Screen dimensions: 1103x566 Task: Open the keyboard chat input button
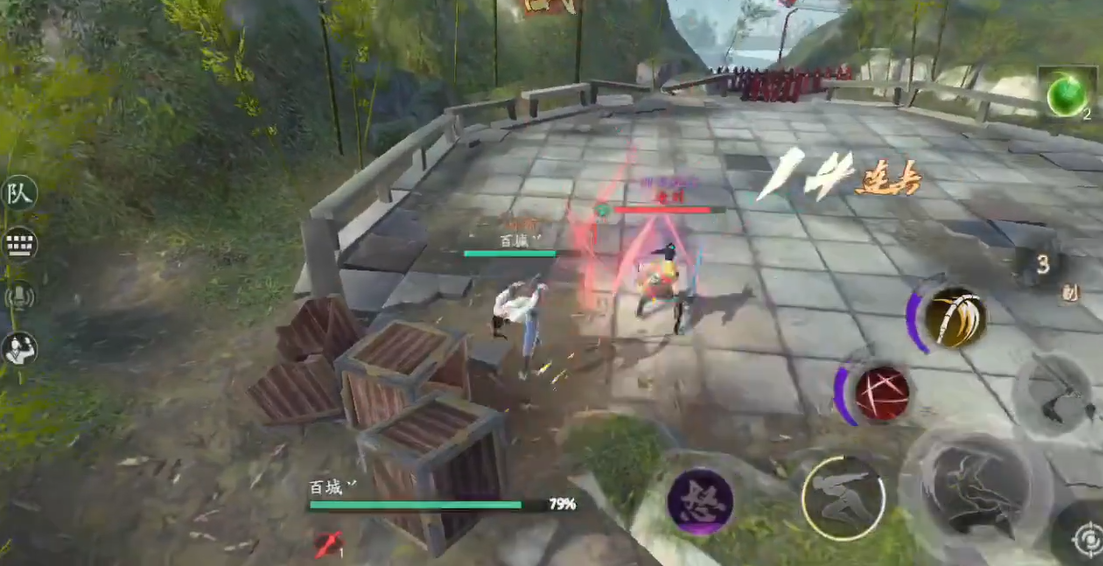pos(19,244)
